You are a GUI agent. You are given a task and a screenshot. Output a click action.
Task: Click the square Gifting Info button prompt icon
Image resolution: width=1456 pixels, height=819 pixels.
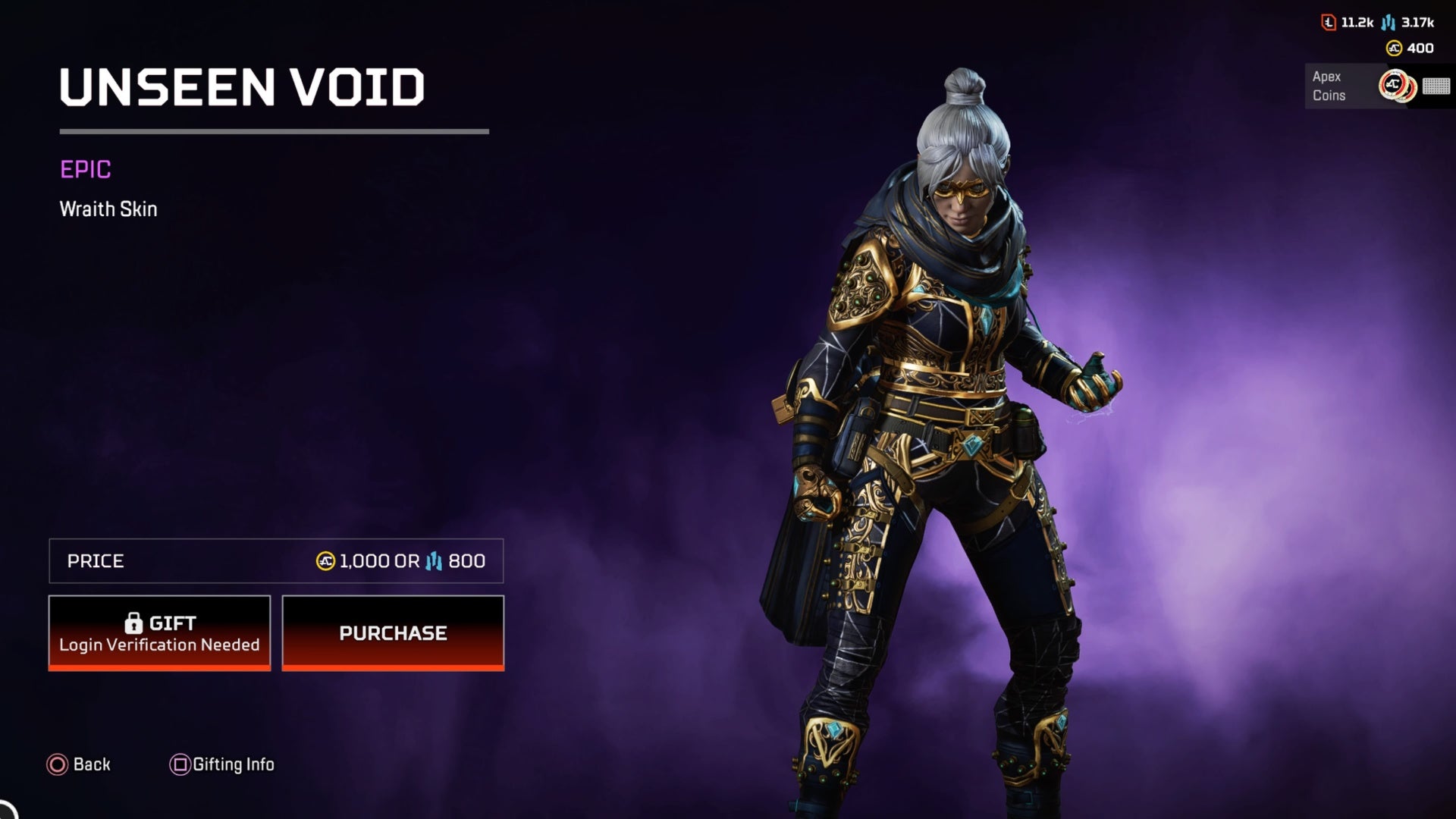tap(179, 764)
